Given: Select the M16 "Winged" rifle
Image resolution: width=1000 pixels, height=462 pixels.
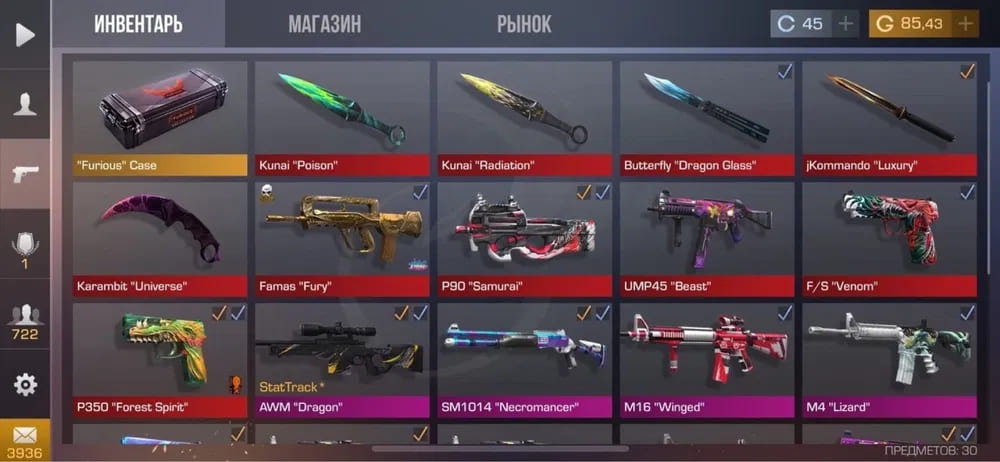Looking at the screenshot, I should (x=707, y=359).
